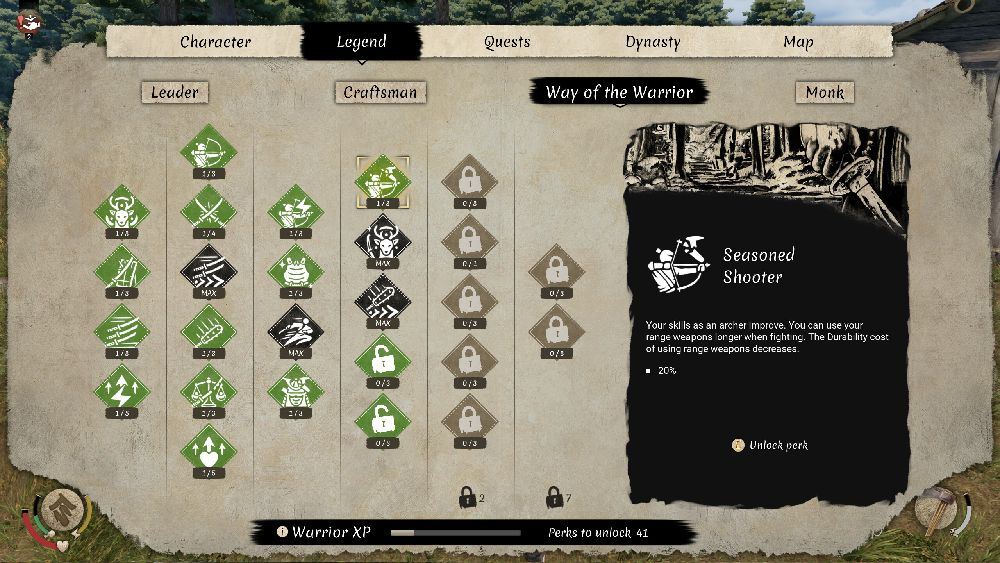Select the maxed running figure perk
This screenshot has width=1000, height=563.
(296, 328)
